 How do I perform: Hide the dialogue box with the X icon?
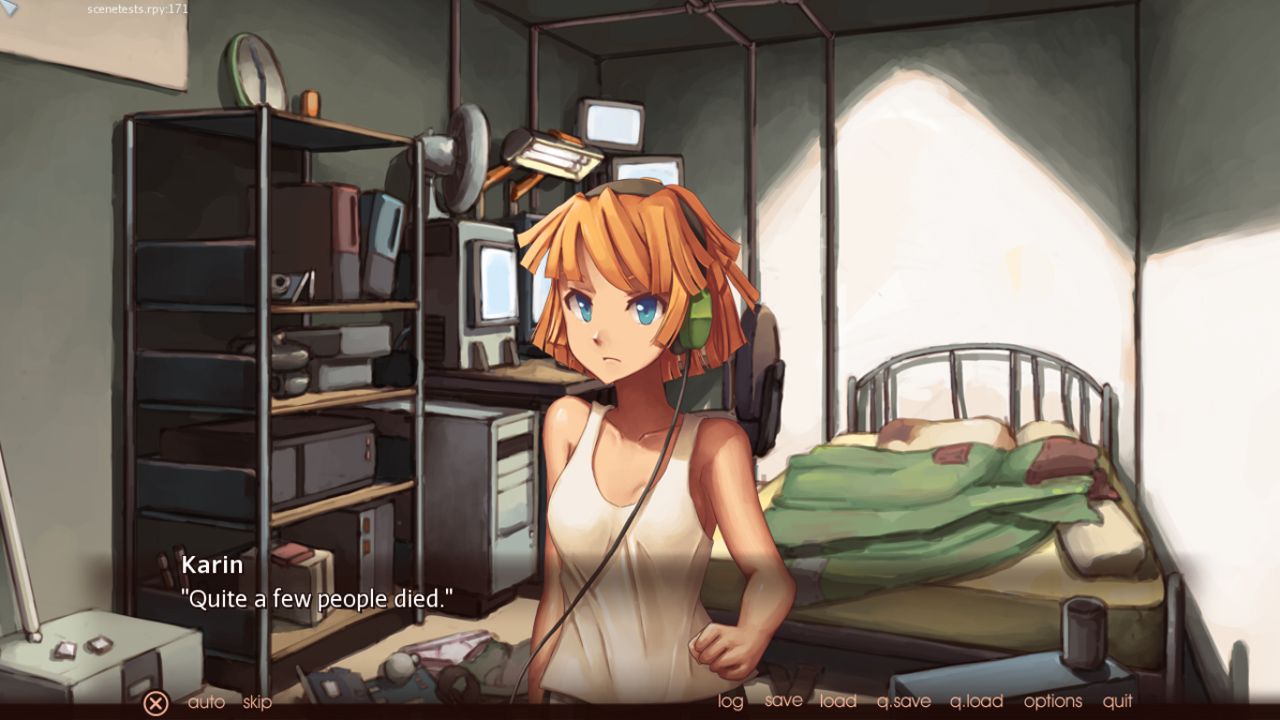(155, 703)
